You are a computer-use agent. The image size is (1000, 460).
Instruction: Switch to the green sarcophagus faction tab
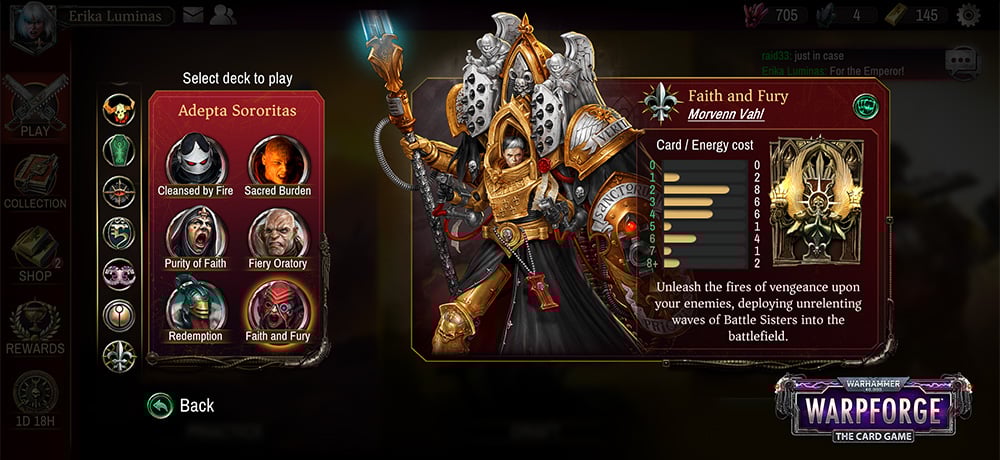(x=119, y=149)
